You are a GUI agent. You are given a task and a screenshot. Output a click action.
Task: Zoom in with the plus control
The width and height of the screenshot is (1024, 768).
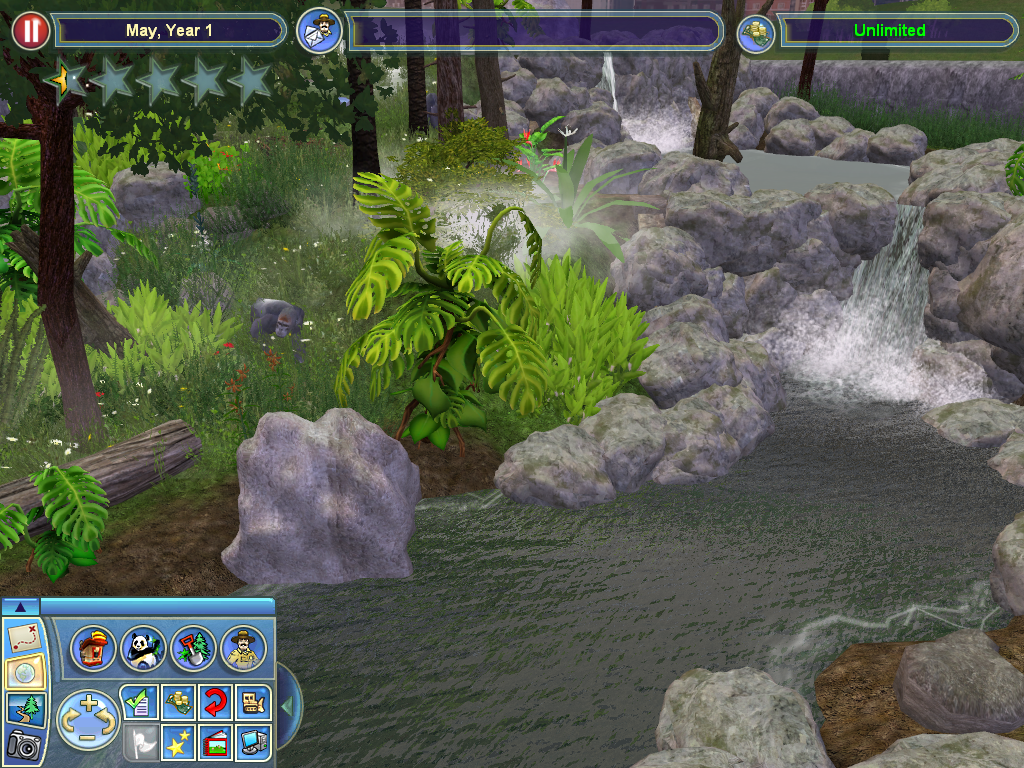pyautogui.click(x=88, y=702)
